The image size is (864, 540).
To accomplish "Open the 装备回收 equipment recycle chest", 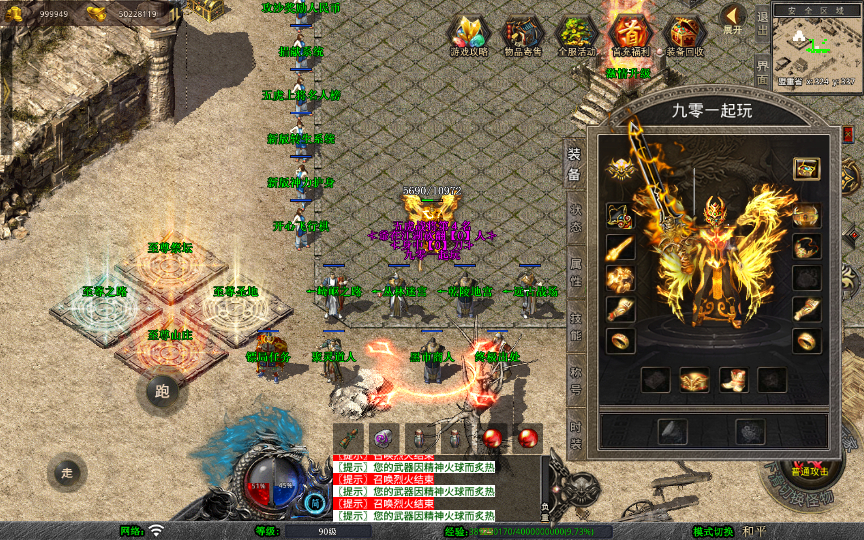I will point(684,36).
